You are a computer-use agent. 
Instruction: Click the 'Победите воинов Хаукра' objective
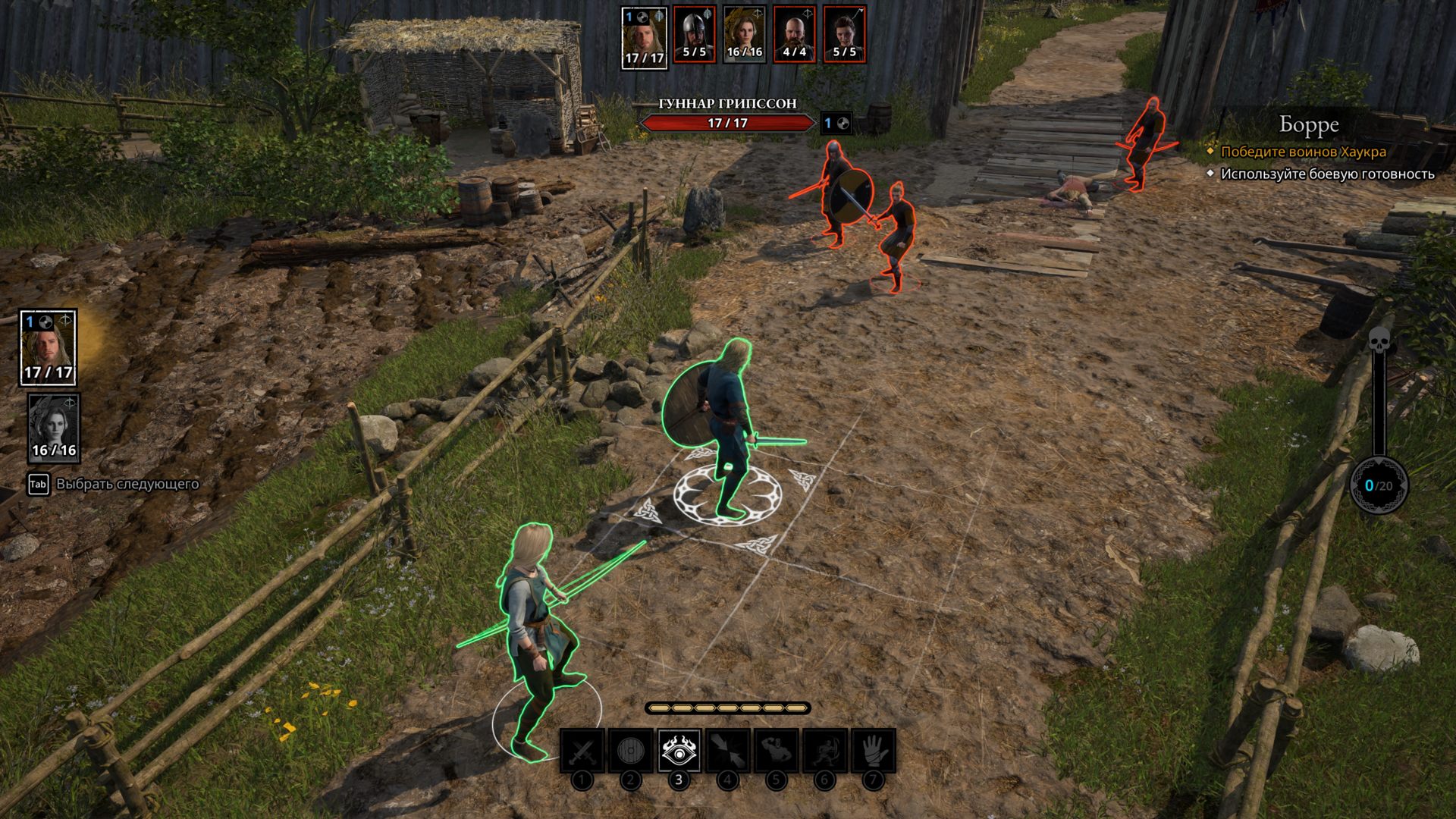coord(1303,152)
